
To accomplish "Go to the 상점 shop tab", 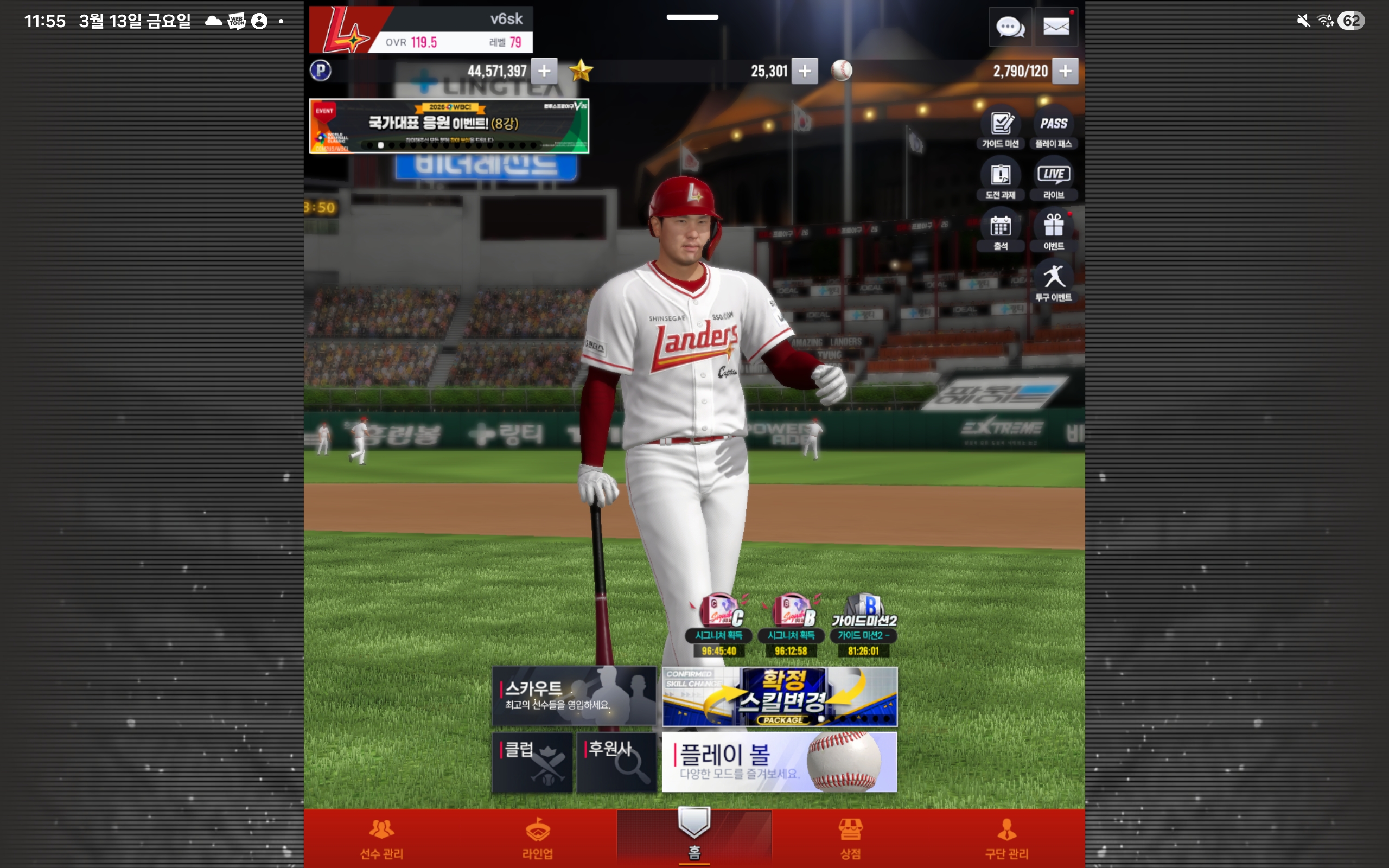I will [850, 838].
